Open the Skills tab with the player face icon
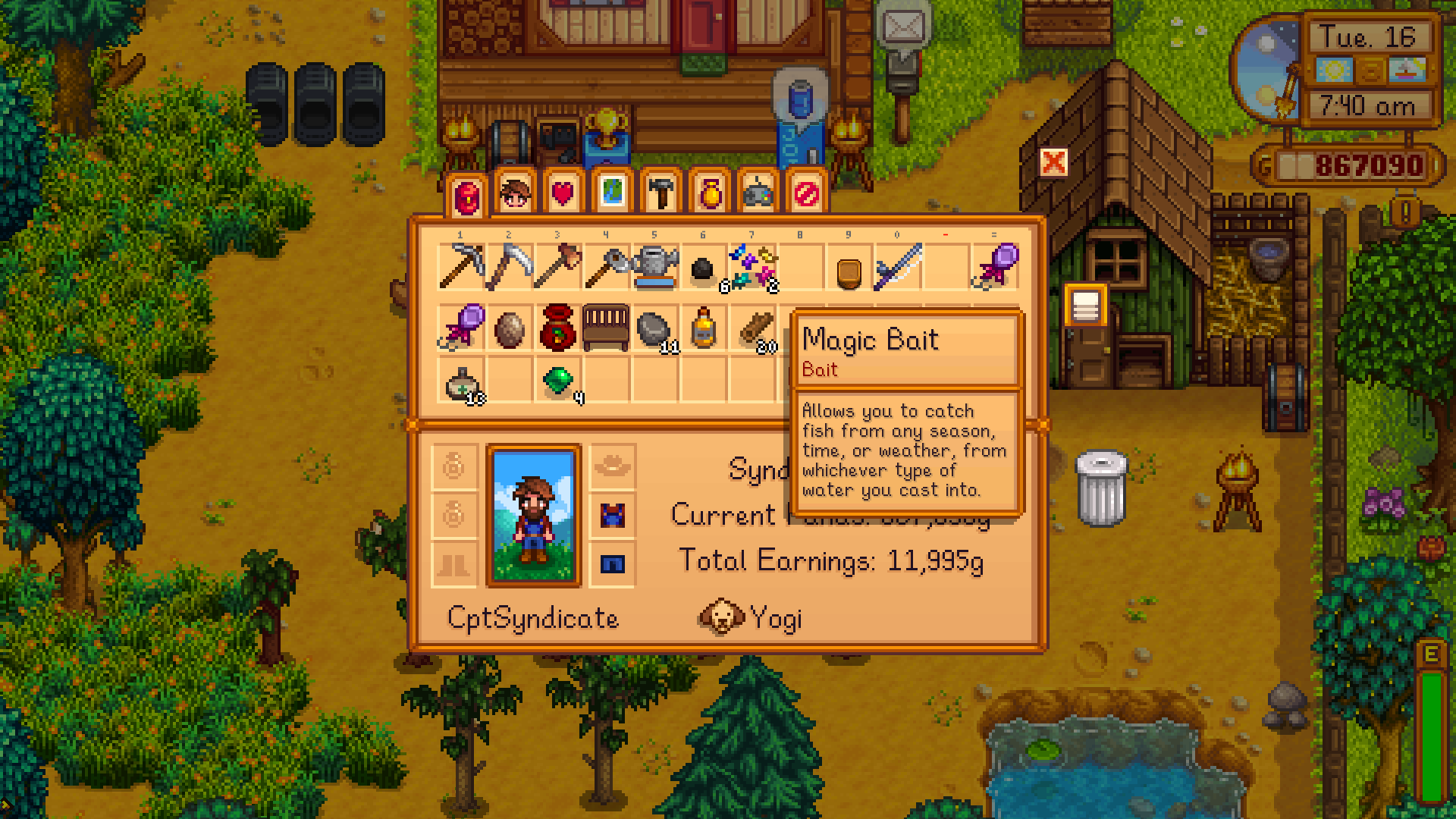This screenshot has width=1456, height=819. click(517, 193)
